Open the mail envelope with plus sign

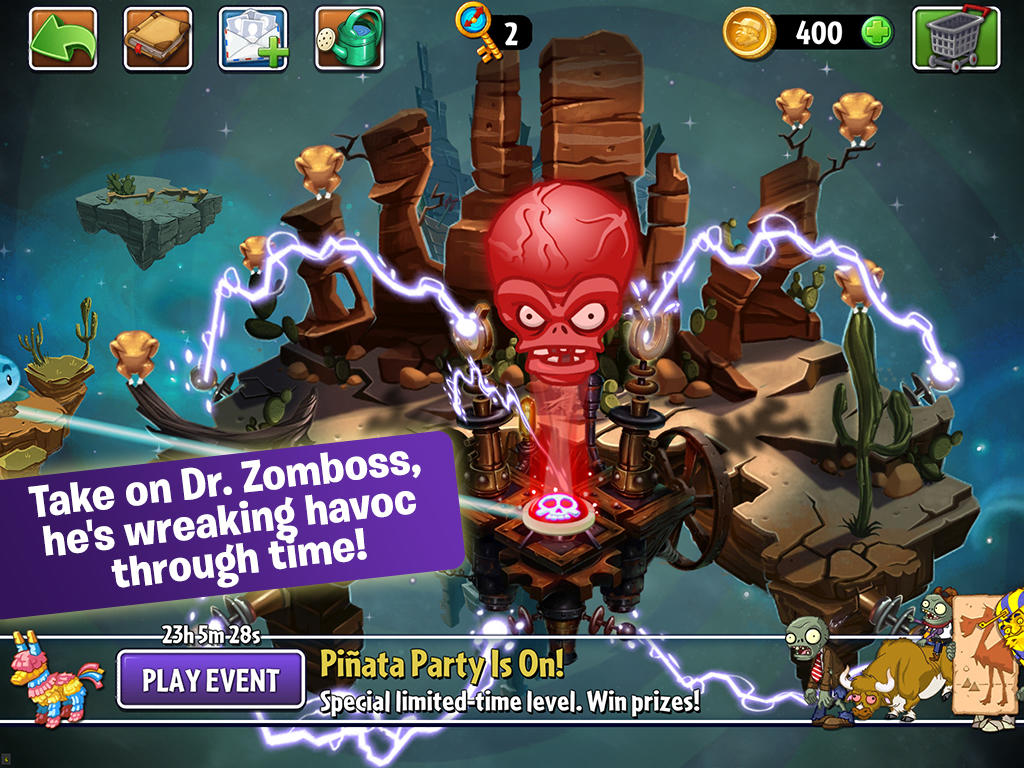coord(253,38)
